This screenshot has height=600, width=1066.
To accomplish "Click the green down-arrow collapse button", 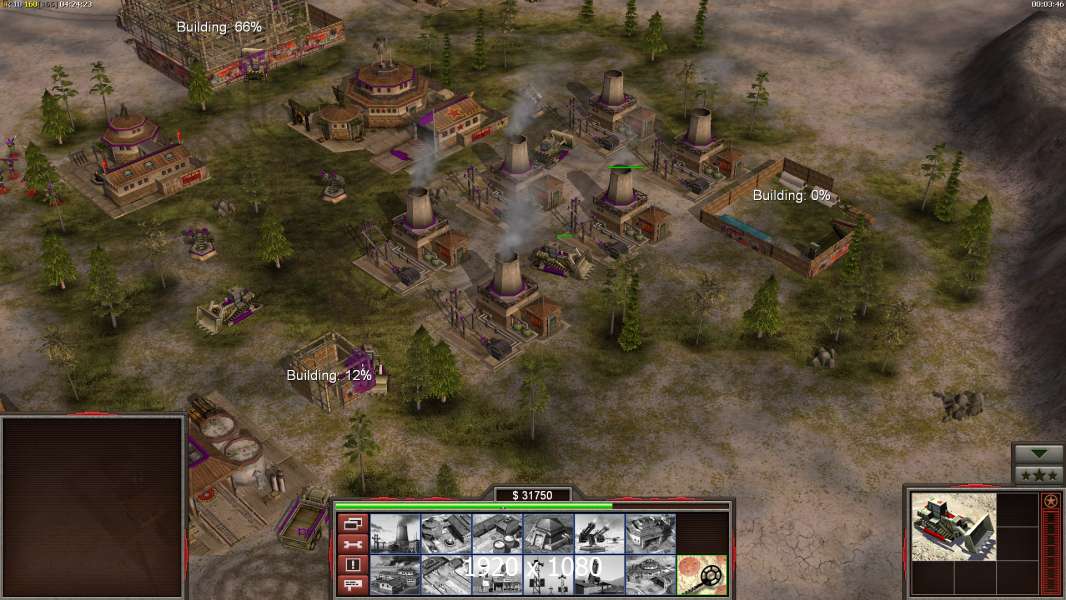I will pos(1038,454).
